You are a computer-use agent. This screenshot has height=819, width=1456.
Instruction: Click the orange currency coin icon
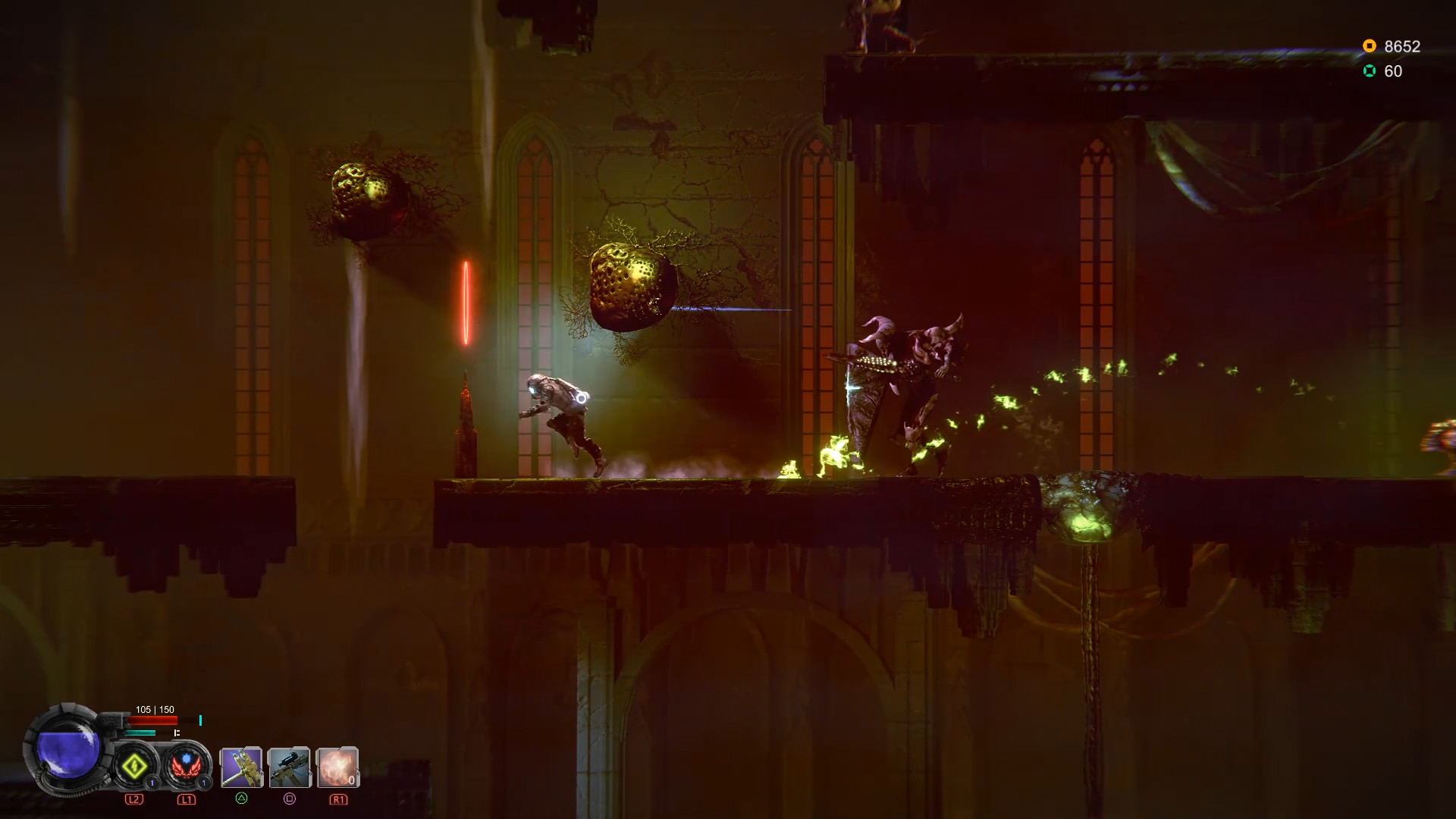pyautogui.click(x=1369, y=45)
